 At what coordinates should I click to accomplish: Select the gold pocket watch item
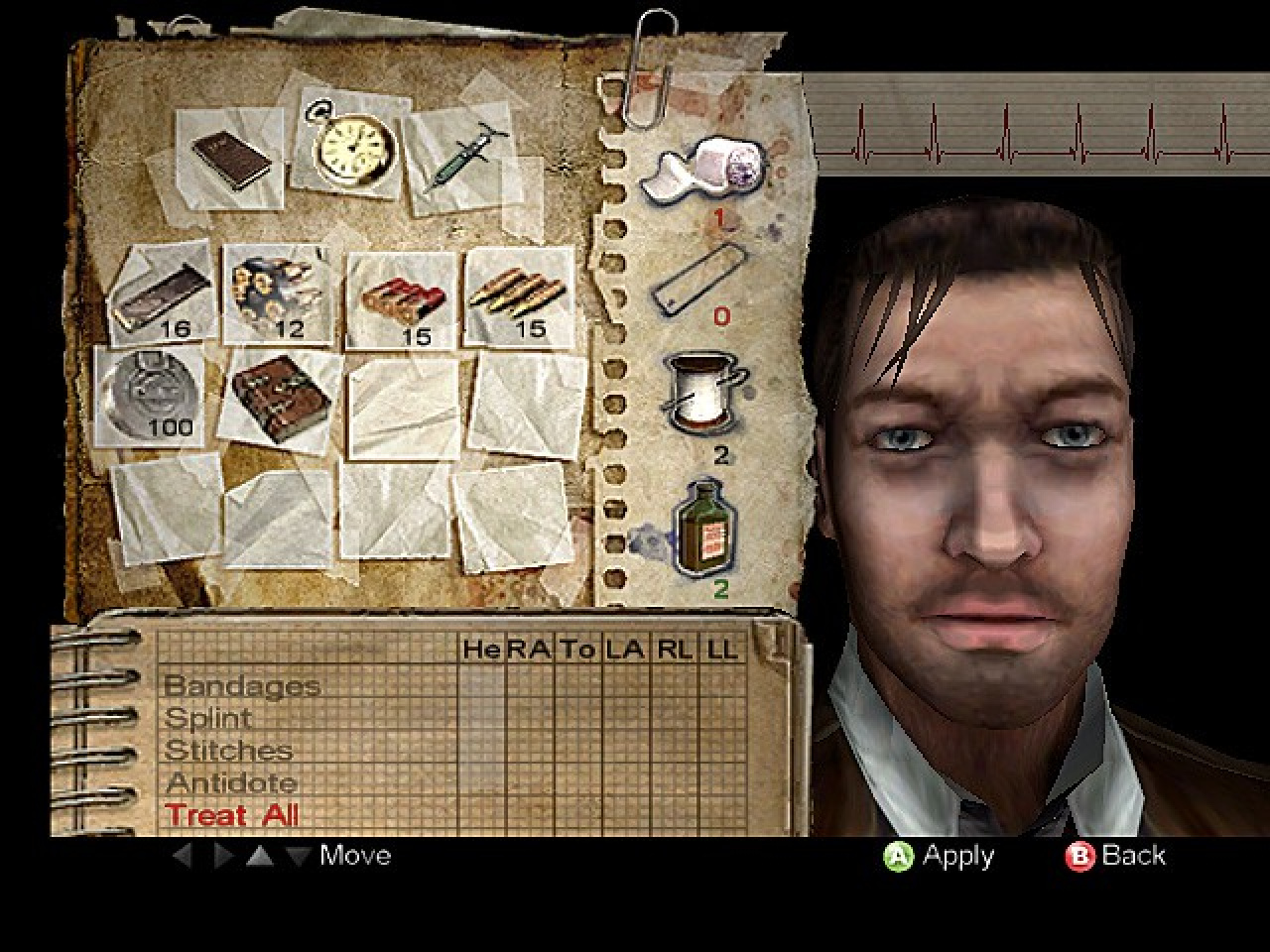(x=353, y=147)
